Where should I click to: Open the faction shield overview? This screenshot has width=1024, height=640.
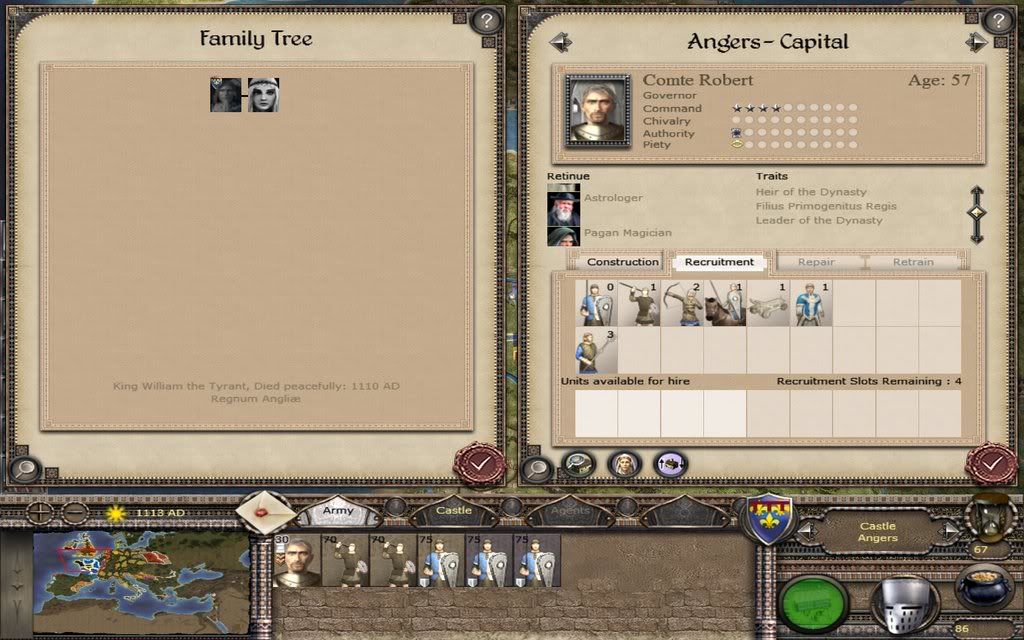tap(772, 520)
